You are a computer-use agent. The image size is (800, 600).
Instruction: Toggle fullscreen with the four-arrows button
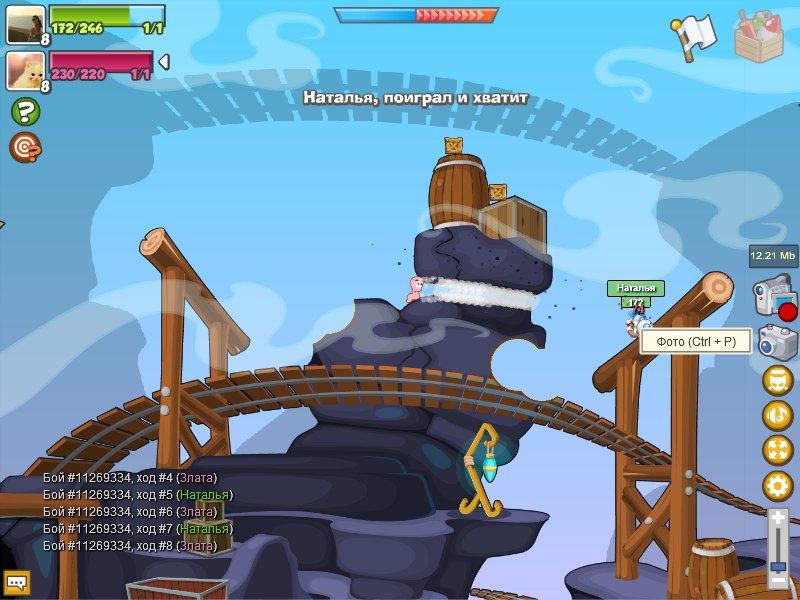[x=777, y=450]
